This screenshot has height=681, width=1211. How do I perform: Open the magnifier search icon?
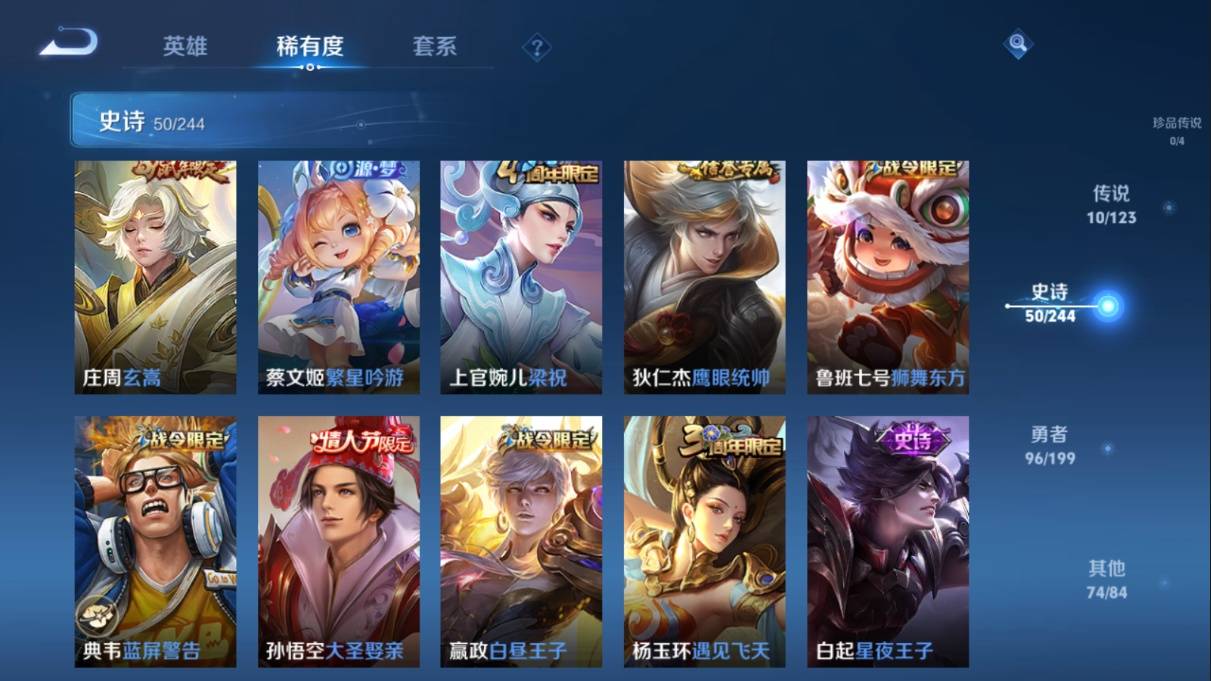(x=1017, y=43)
